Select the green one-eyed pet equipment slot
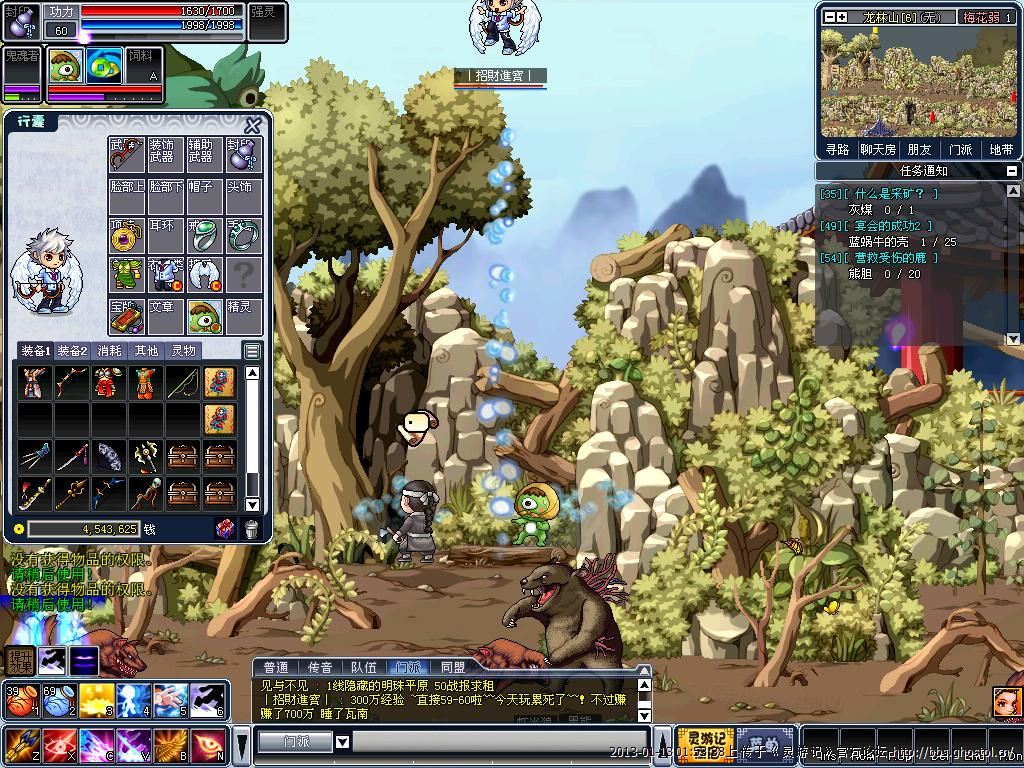The image size is (1024, 768). (204, 316)
